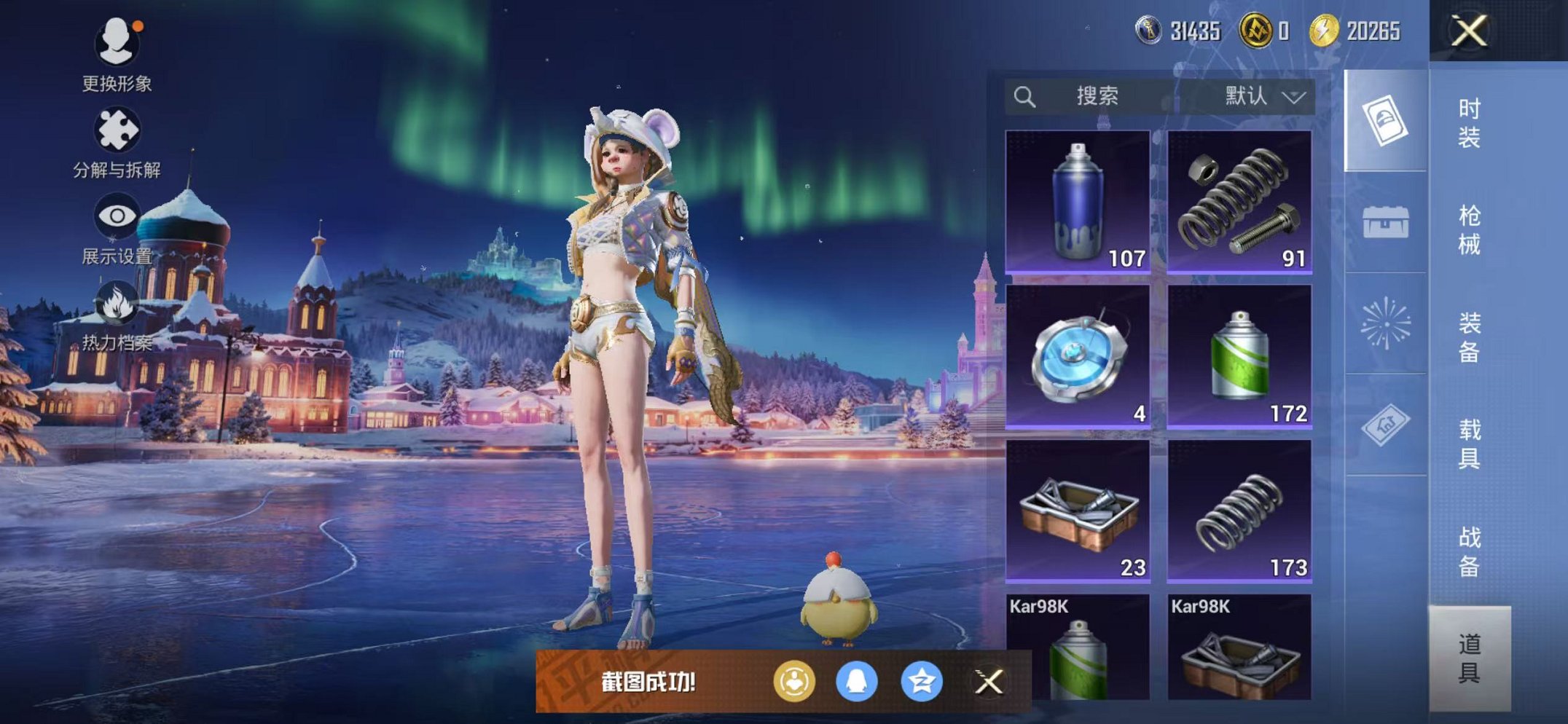
Task: Select the green spray can with 172
Action: pos(1239,356)
